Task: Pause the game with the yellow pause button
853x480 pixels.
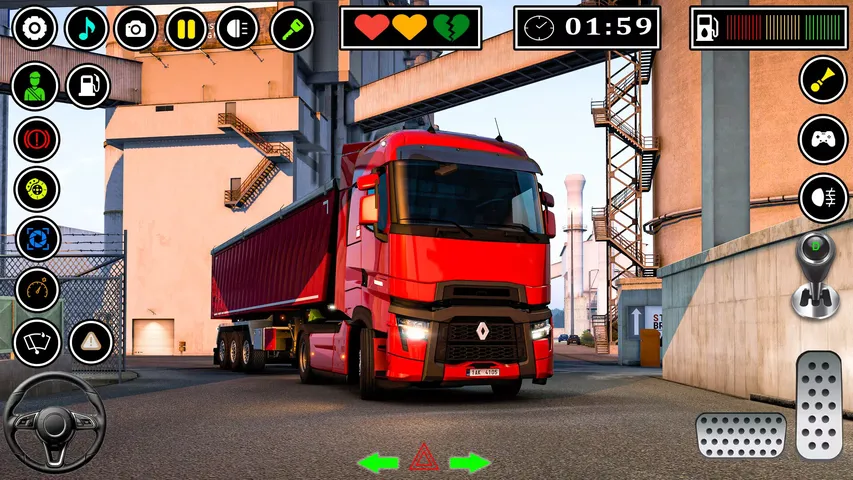Action: click(186, 28)
